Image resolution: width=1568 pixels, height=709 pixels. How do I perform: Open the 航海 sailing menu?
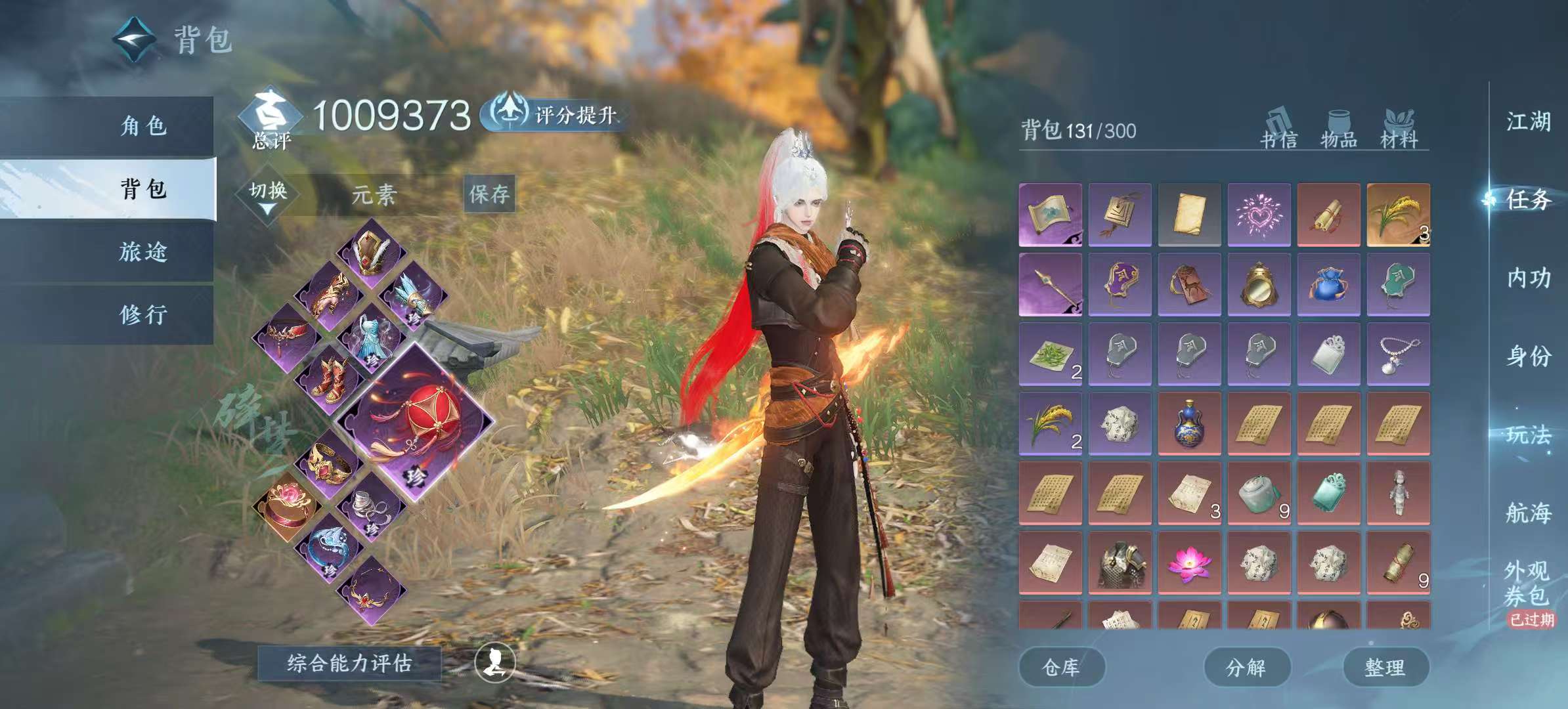(1528, 512)
